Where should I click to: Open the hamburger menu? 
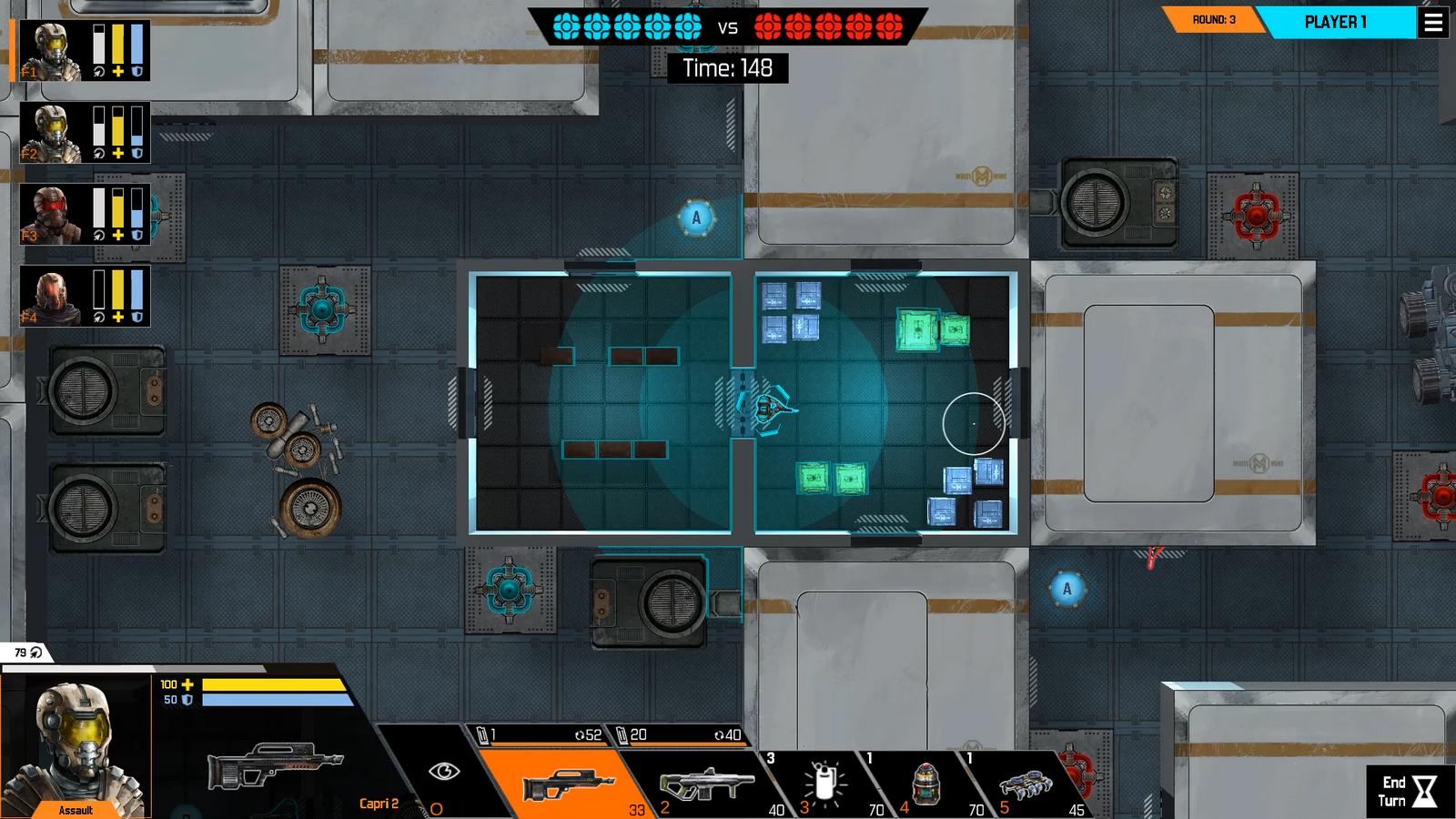click(x=1433, y=23)
